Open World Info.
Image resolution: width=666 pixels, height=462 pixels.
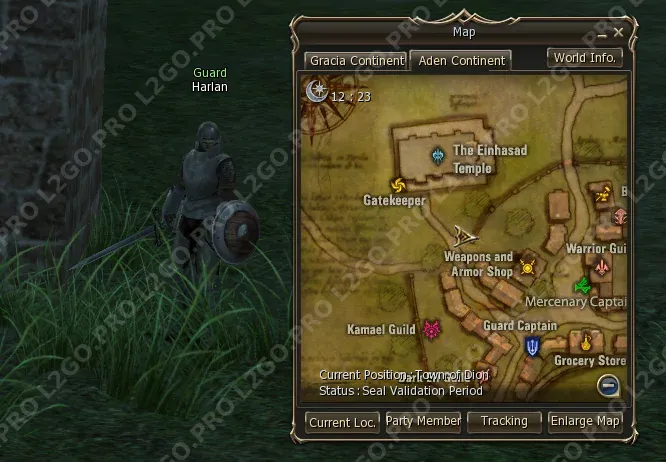(585, 58)
